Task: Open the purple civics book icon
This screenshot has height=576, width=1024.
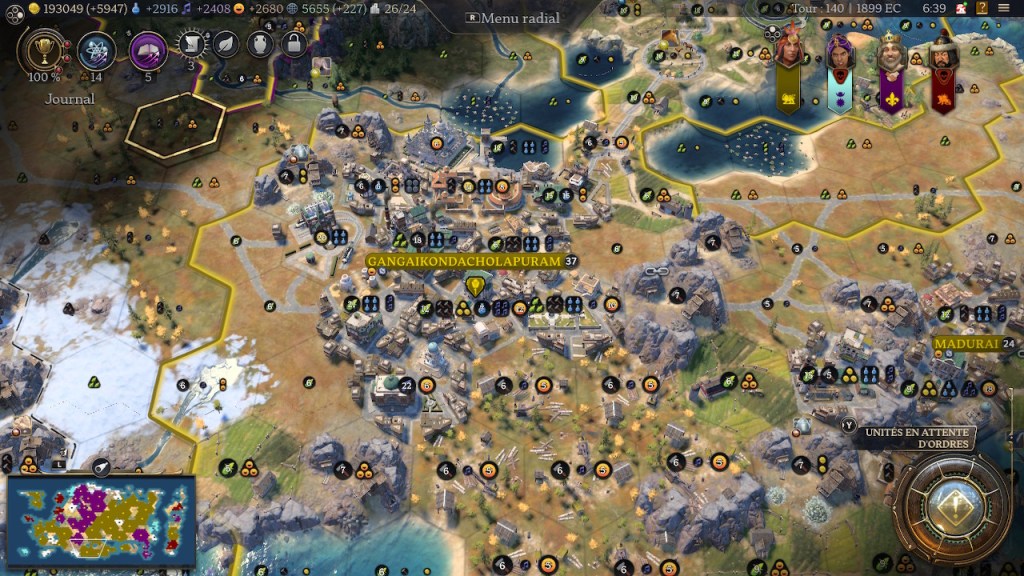Action: point(148,50)
